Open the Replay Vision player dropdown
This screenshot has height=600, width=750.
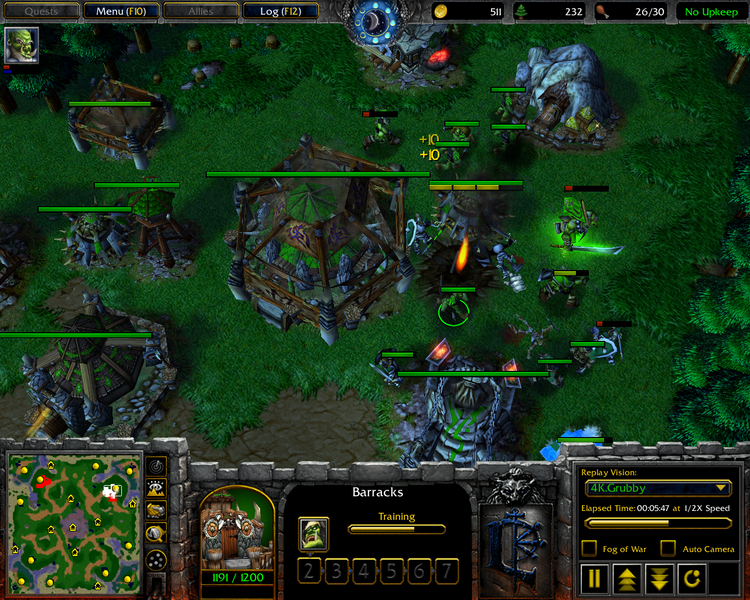point(658,488)
